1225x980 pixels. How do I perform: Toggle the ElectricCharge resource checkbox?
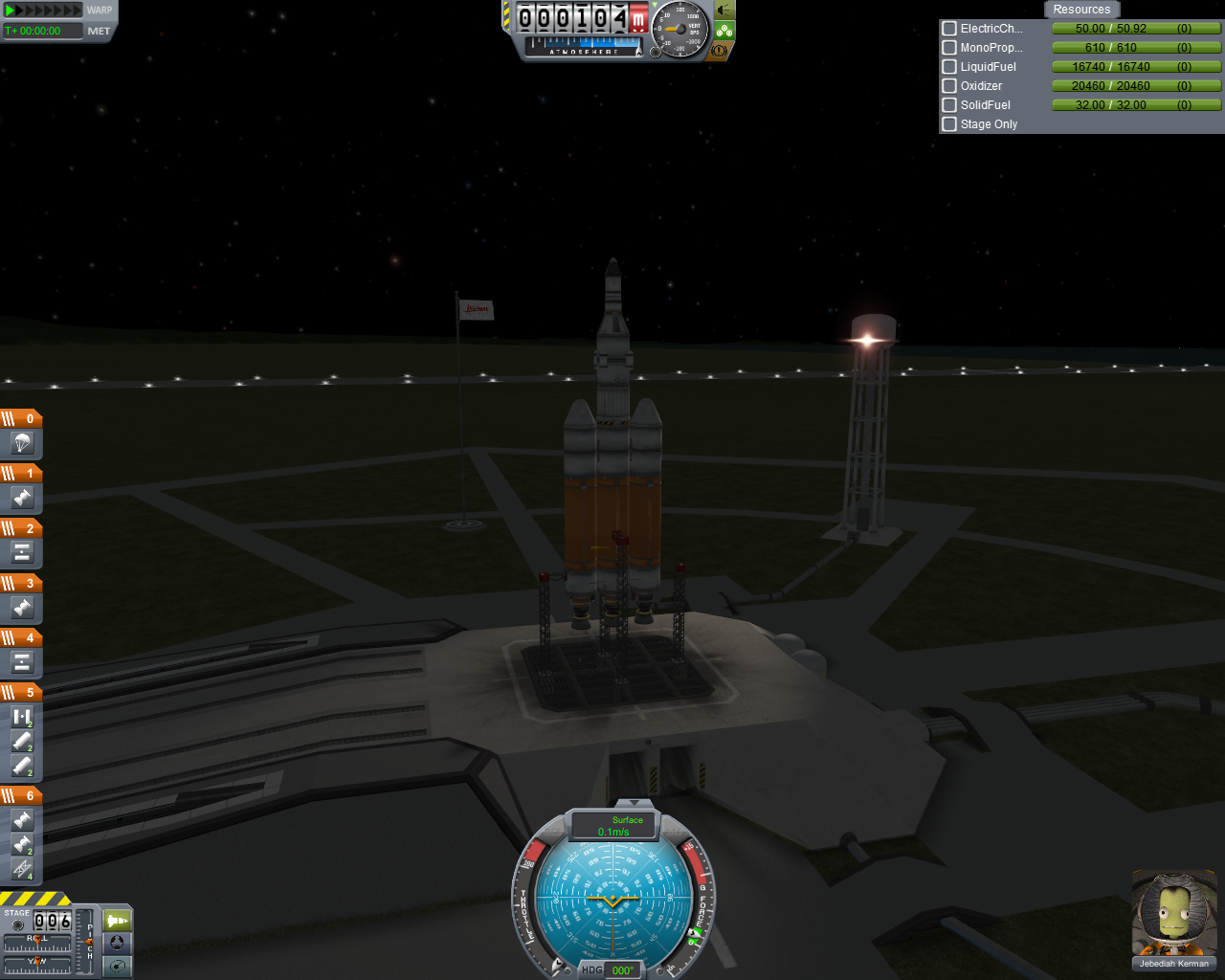click(x=949, y=29)
